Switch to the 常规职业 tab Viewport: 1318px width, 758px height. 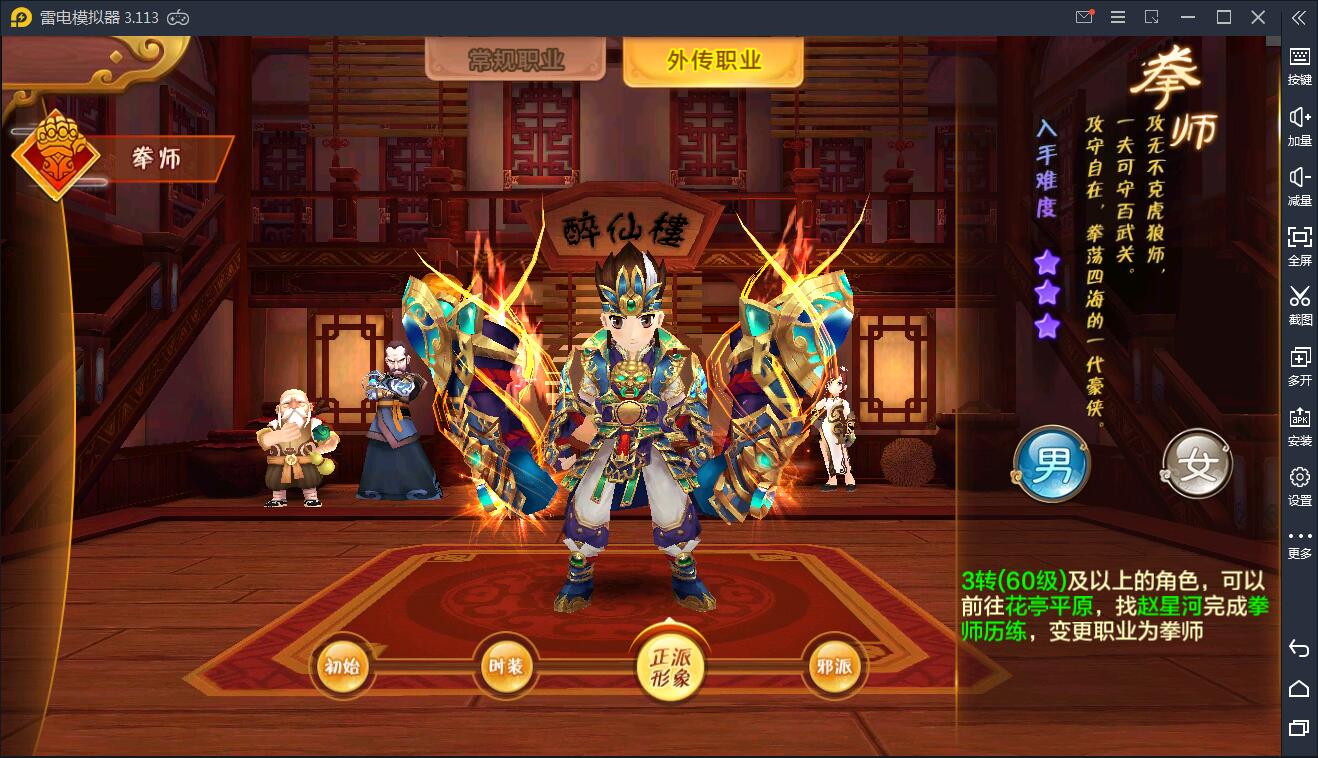coord(515,60)
